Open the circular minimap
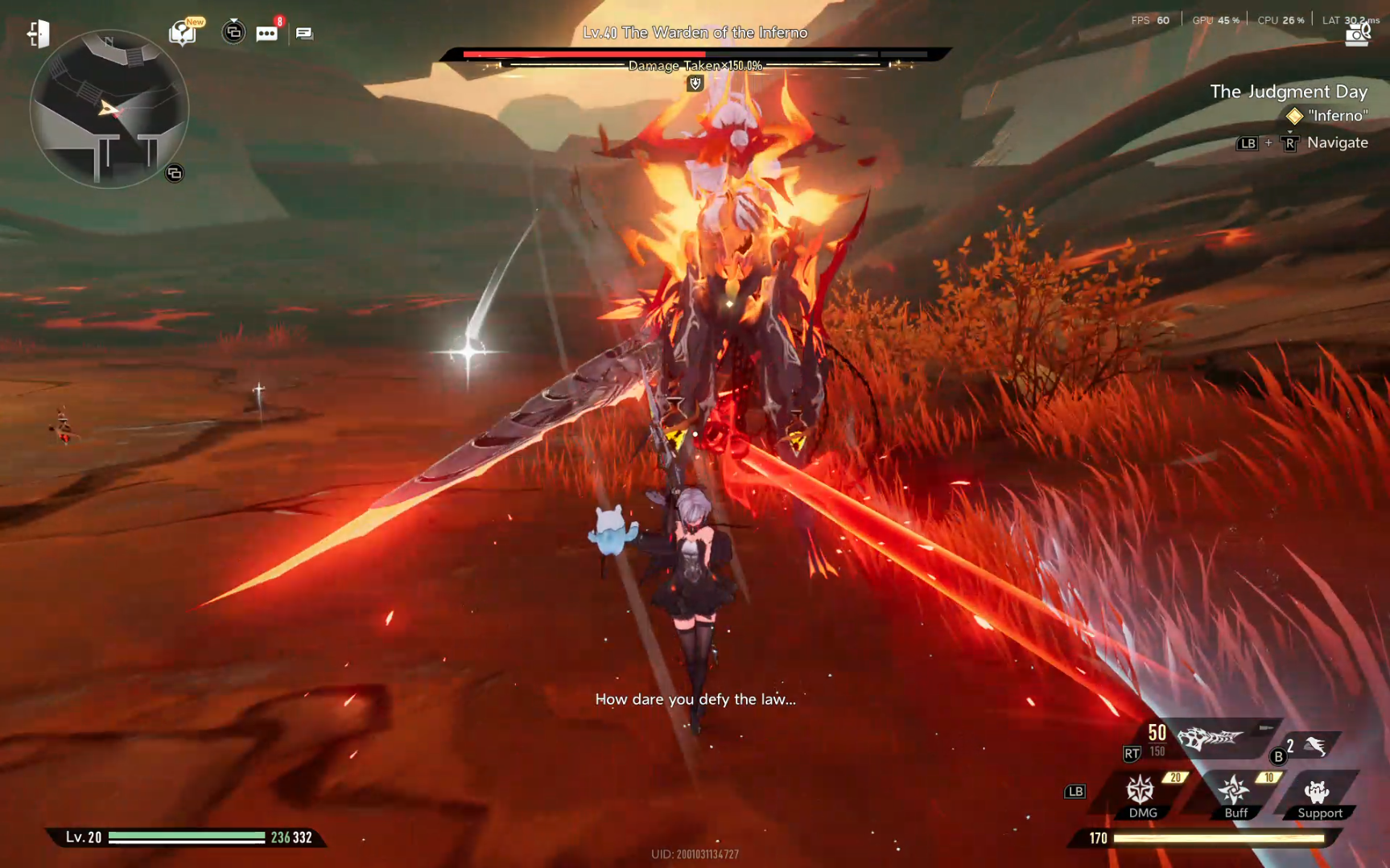Image resolution: width=1390 pixels, height=868 pixels. [109, 109]
